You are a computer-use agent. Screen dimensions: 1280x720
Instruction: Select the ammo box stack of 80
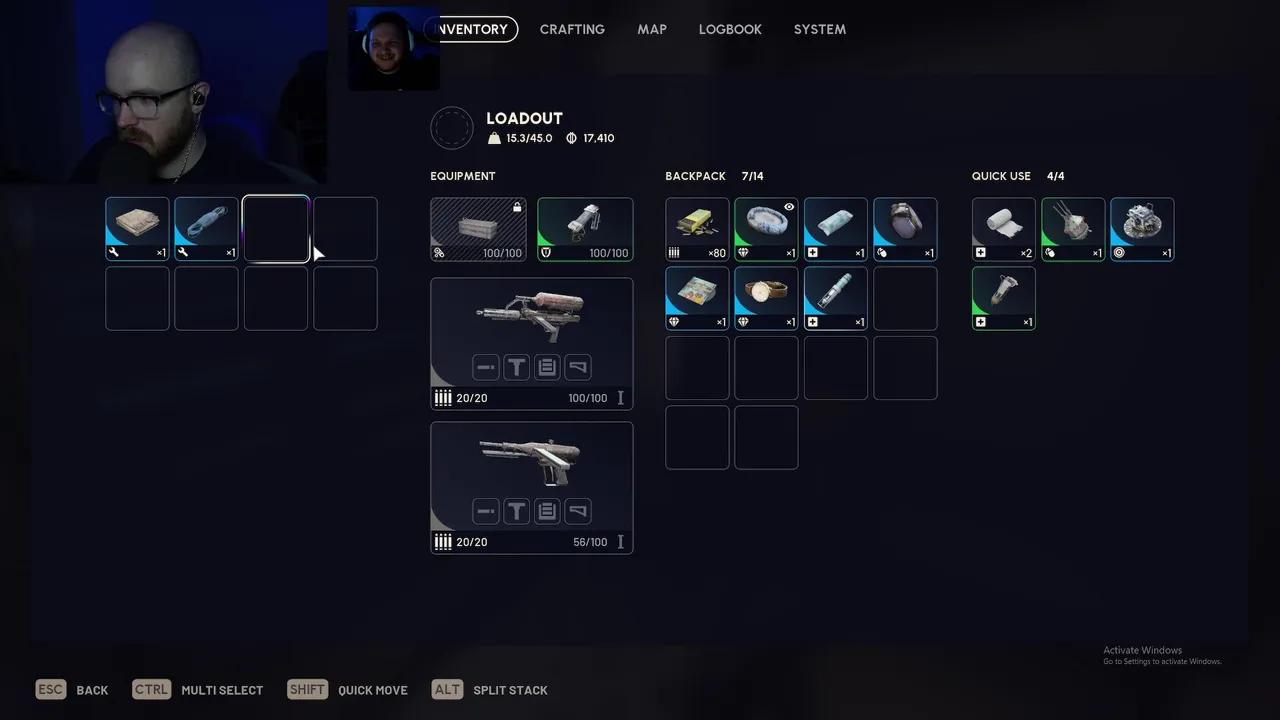click(x=697, y=229)
